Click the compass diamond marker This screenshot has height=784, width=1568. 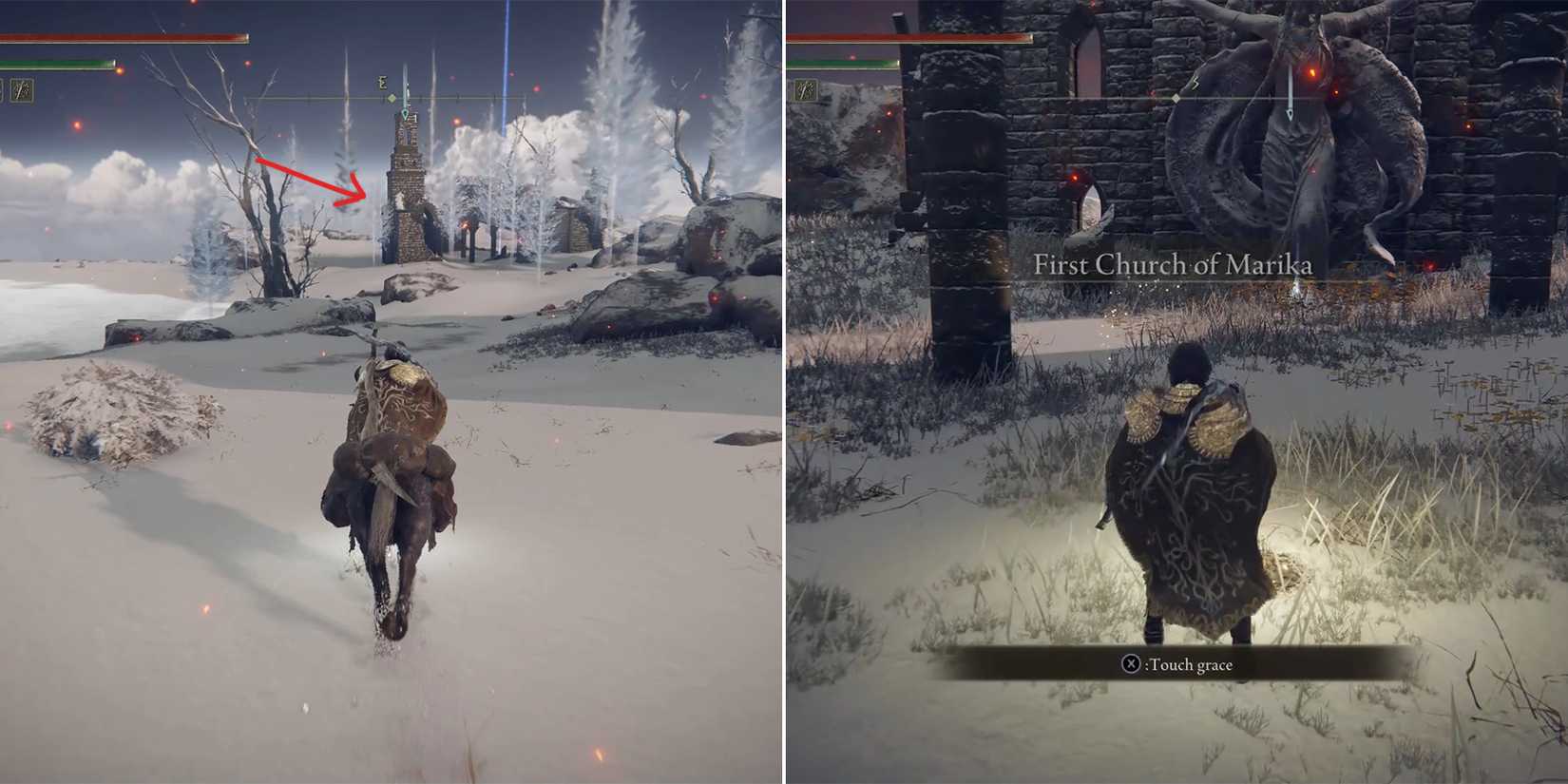[x=392, y=99]
